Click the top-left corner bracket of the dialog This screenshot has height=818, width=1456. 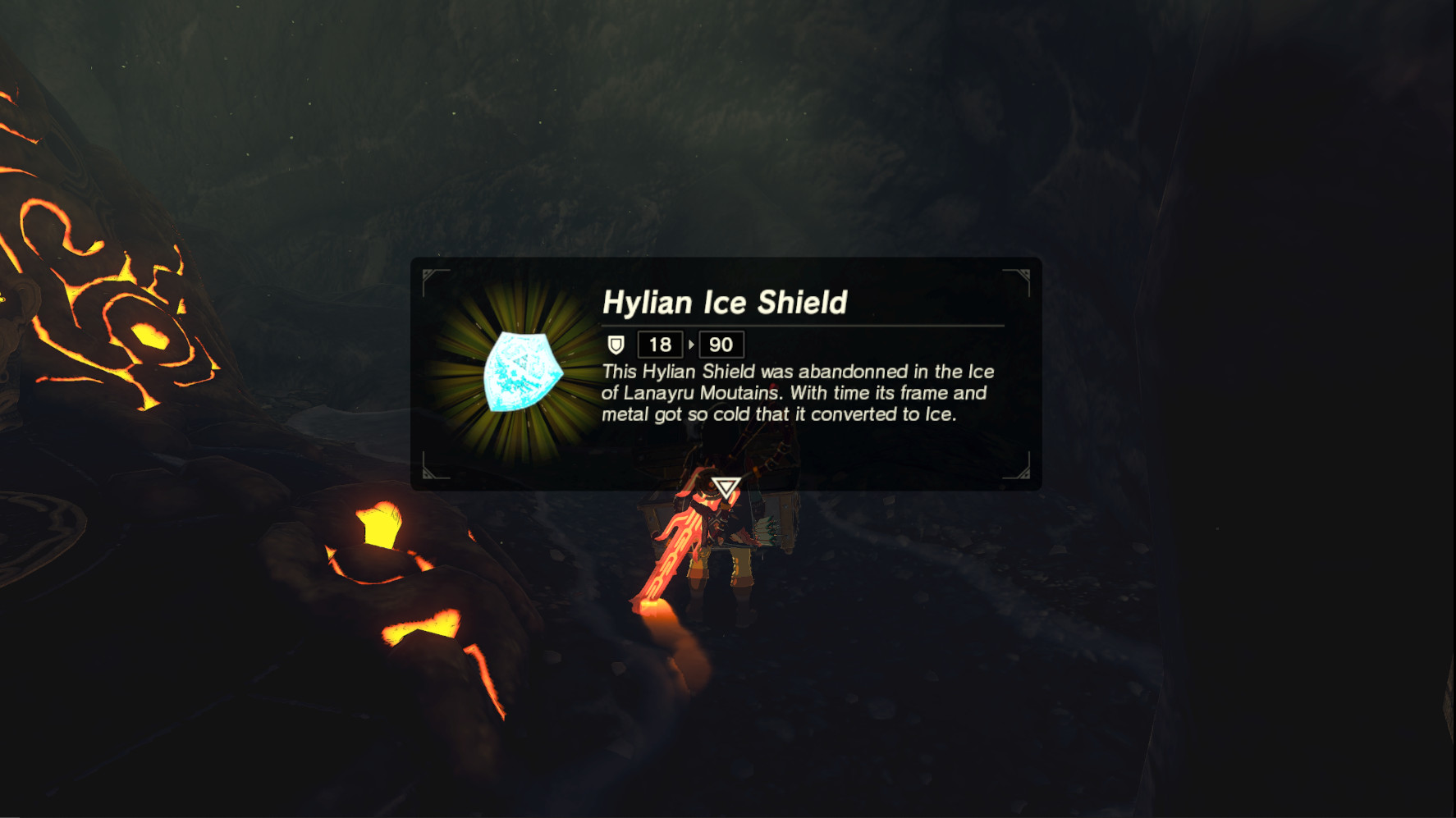pyautogui.click(x=429, y=272)
